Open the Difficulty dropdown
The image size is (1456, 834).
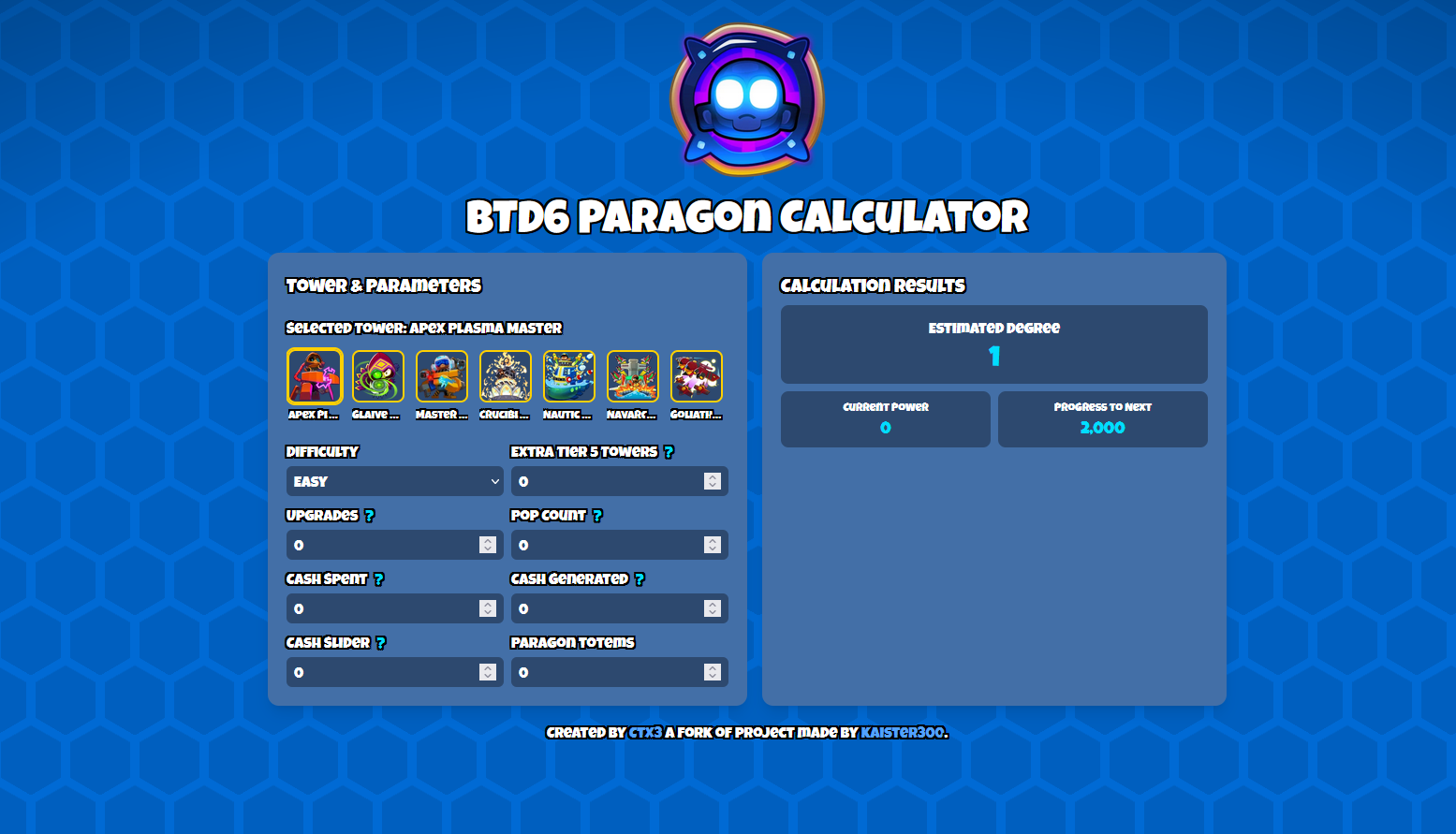[393, 481]
